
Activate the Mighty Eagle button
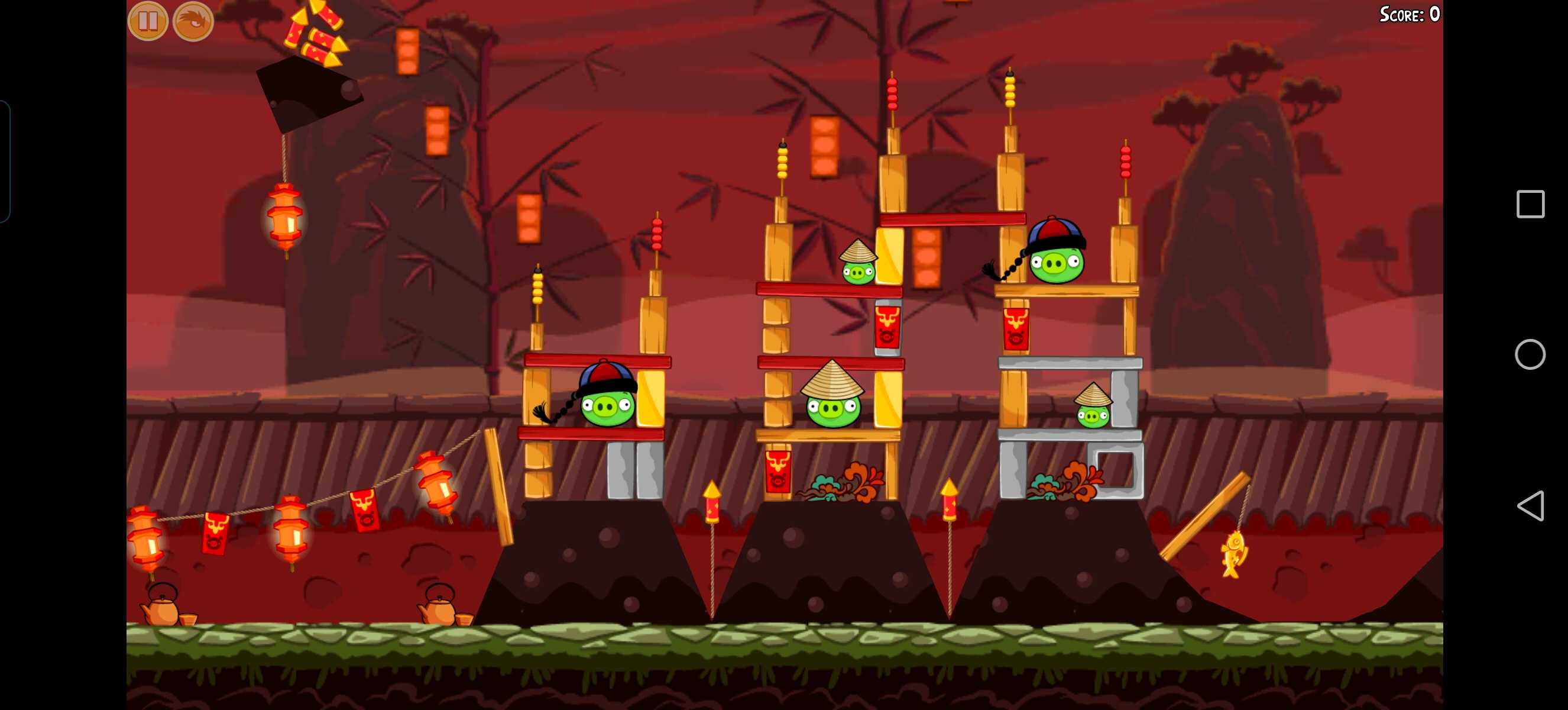(x=193, y=21)
